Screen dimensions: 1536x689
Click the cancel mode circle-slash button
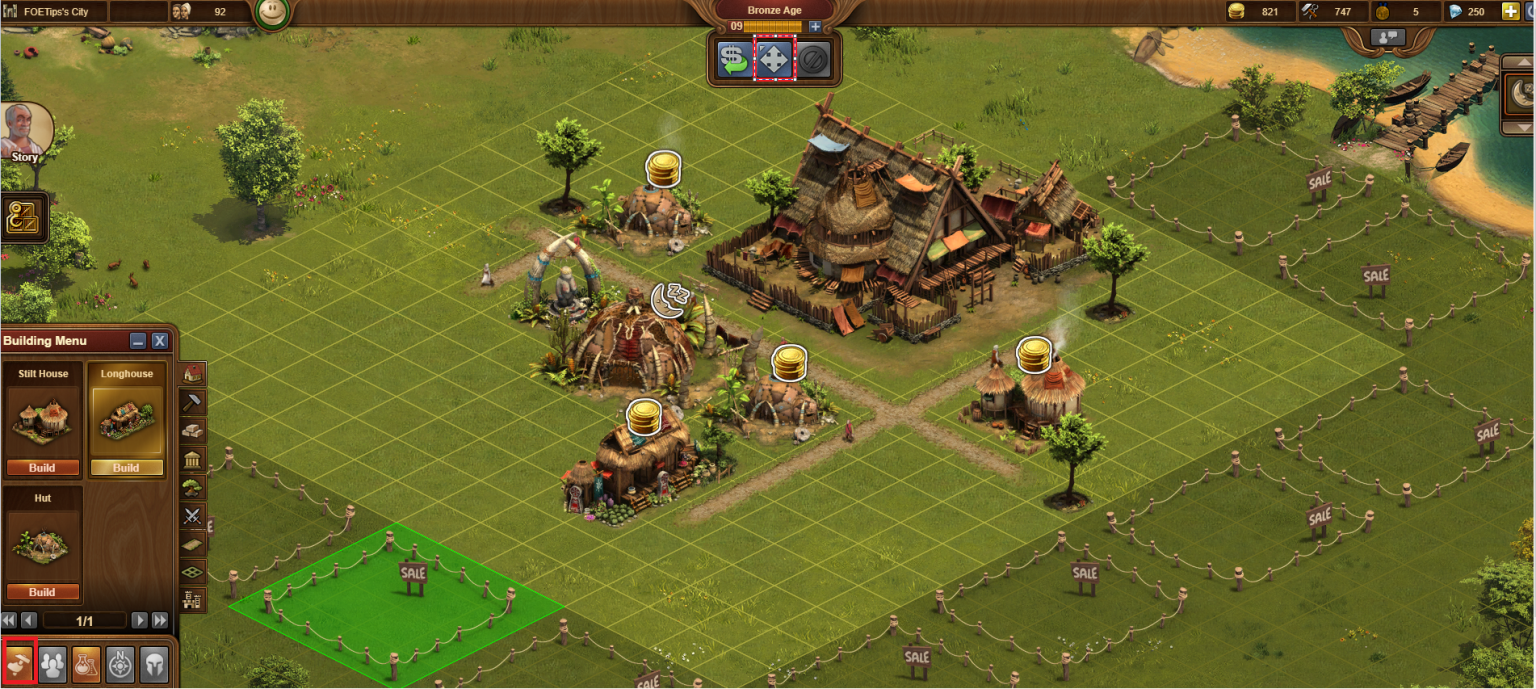coord(812,61)
